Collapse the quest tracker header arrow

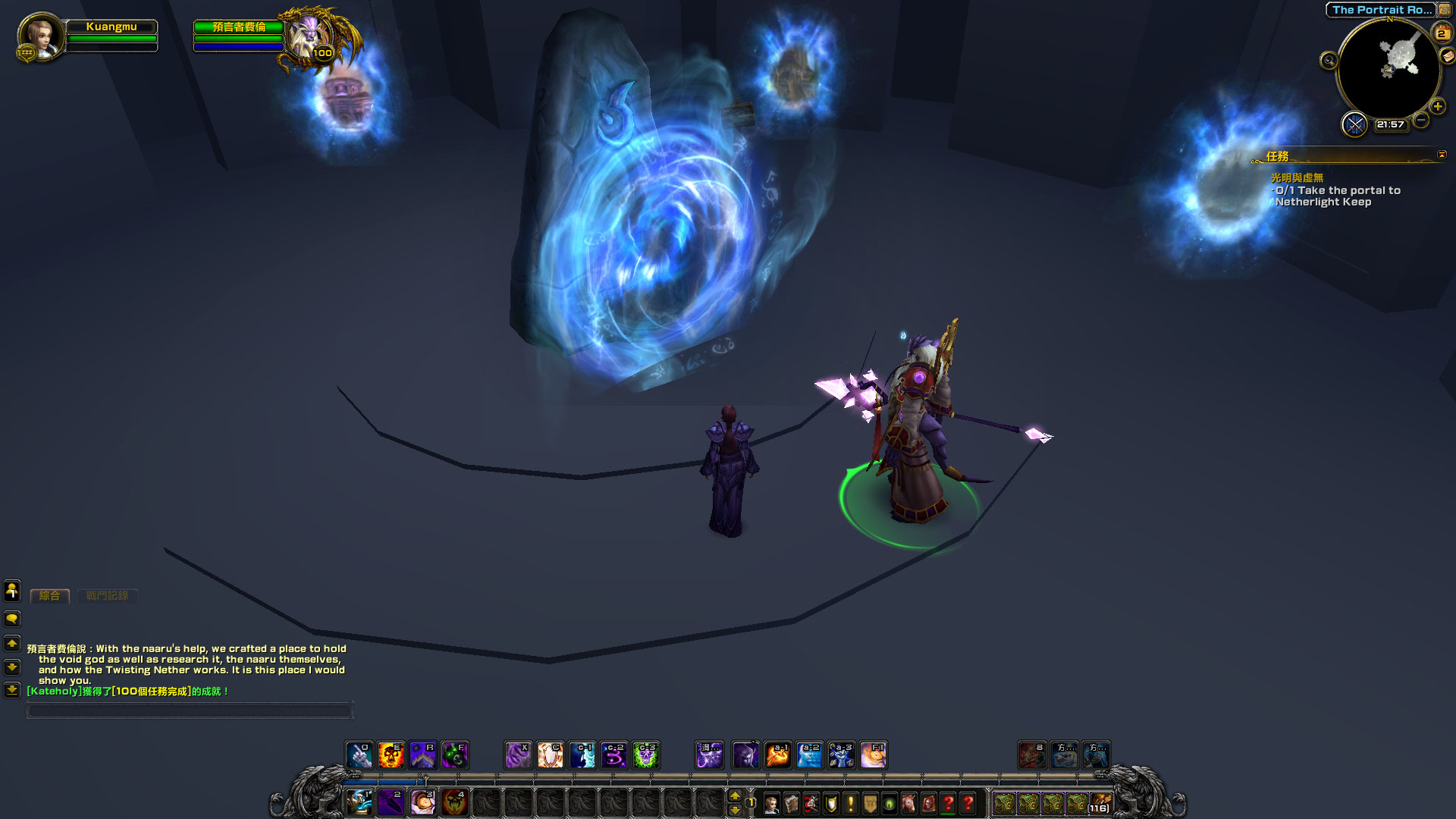click(1442, 155)
